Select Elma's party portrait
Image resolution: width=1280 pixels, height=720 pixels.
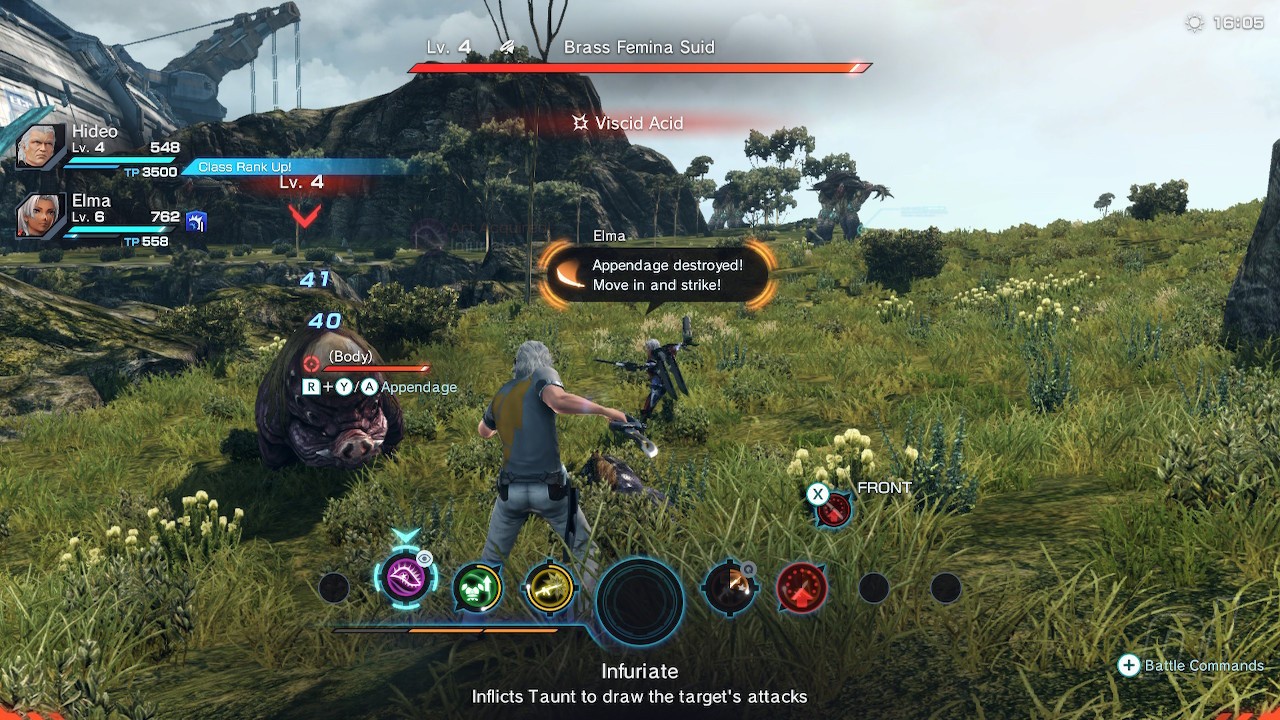point(41,216)
